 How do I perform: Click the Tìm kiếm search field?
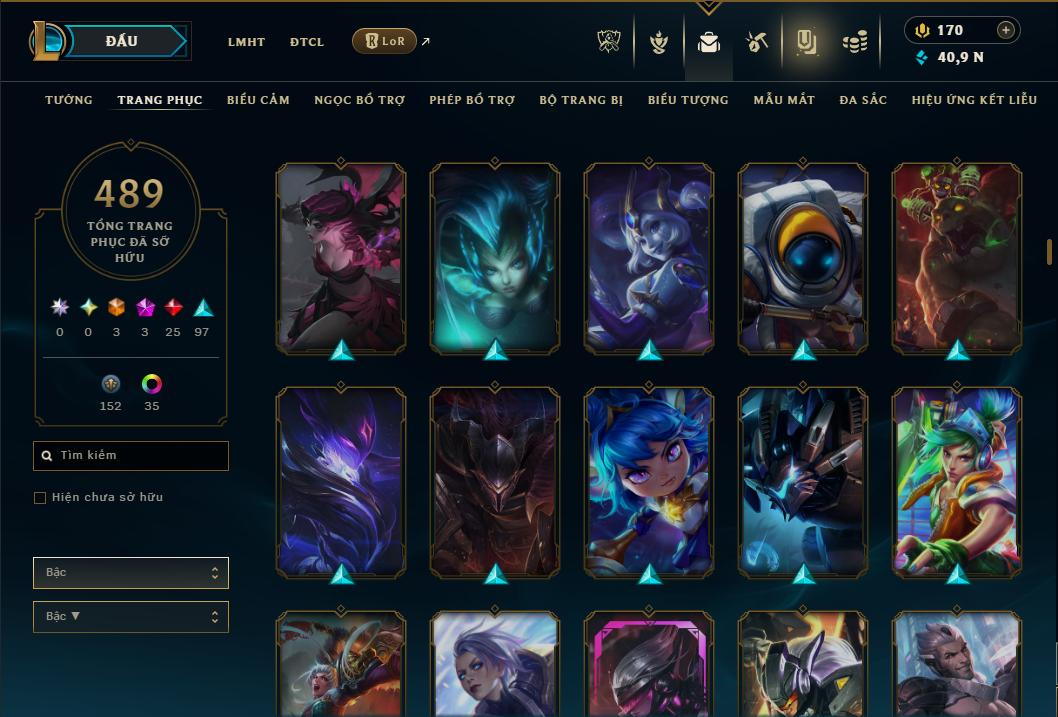(131, 456)
